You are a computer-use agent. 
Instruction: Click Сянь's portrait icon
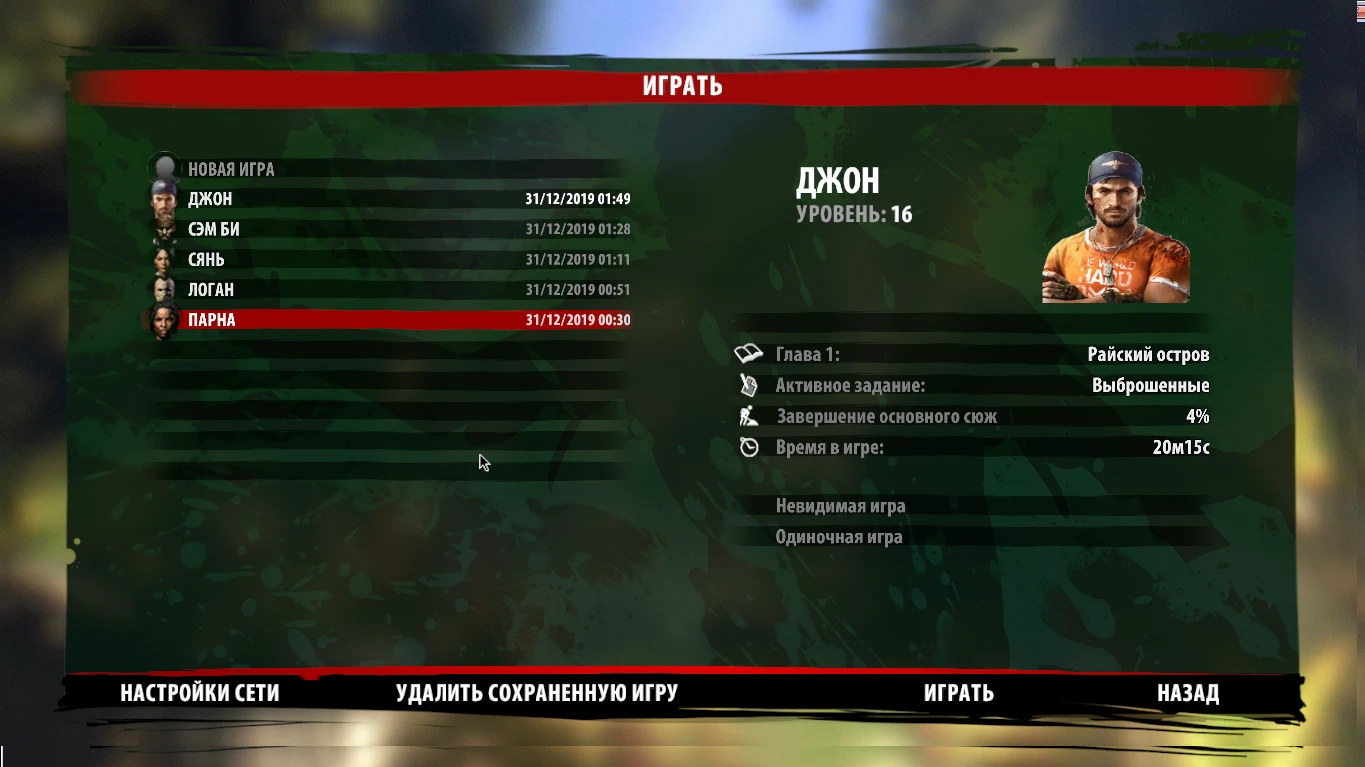(162, 259)
